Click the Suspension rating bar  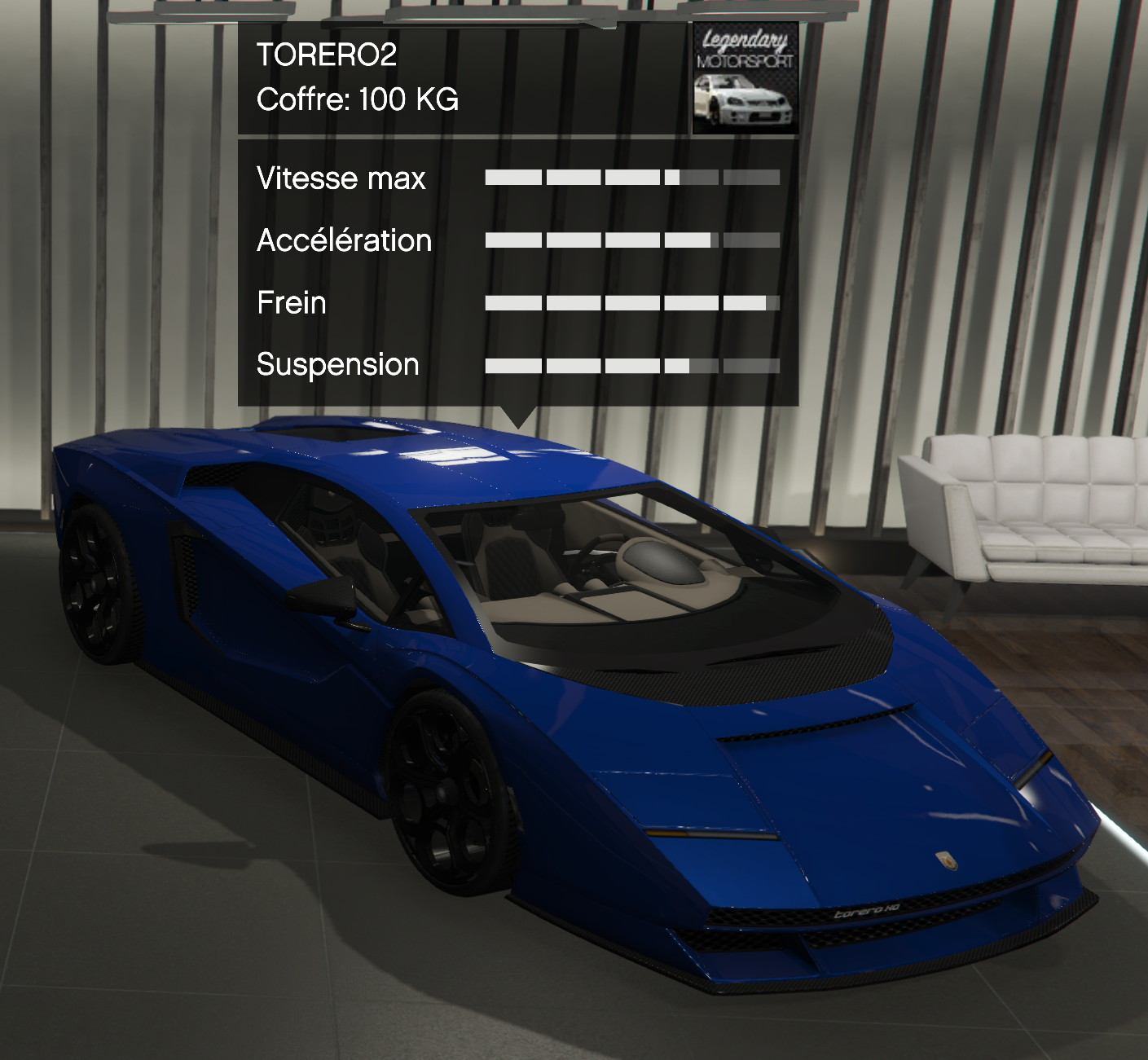pyautogui.click(x=631, y=363)
